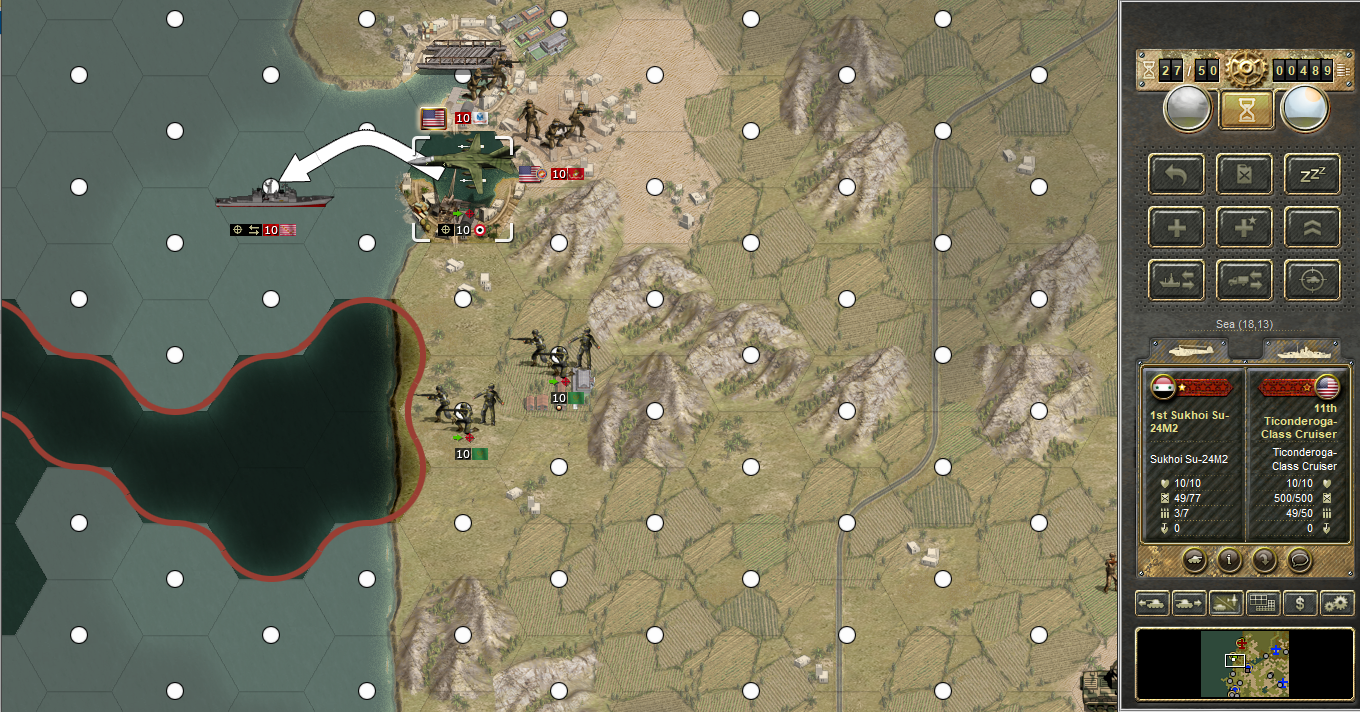Click the tank crosshair button

click(1312, 281)
